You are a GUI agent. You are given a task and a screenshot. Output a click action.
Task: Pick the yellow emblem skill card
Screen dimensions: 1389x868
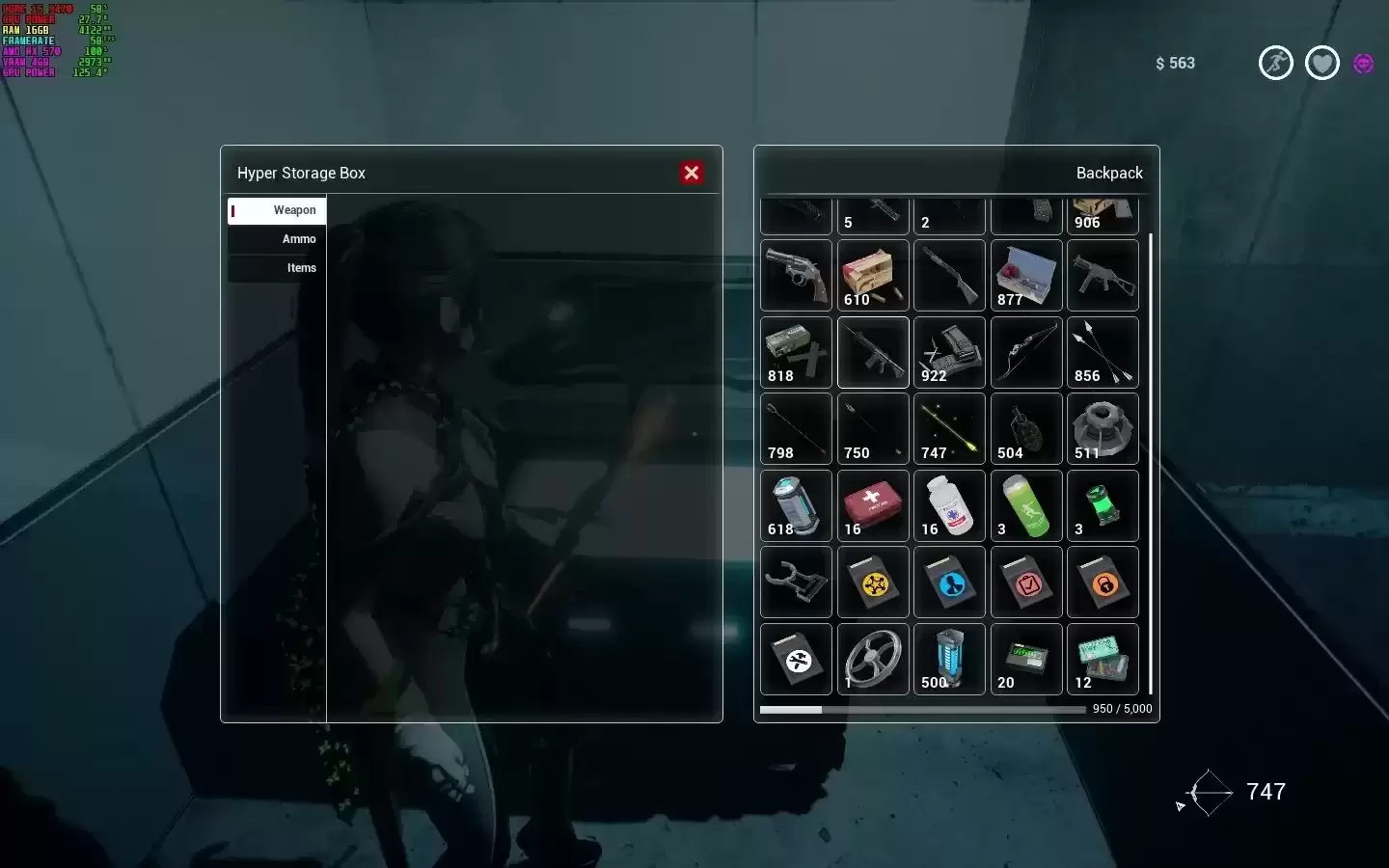click(873, 582)
